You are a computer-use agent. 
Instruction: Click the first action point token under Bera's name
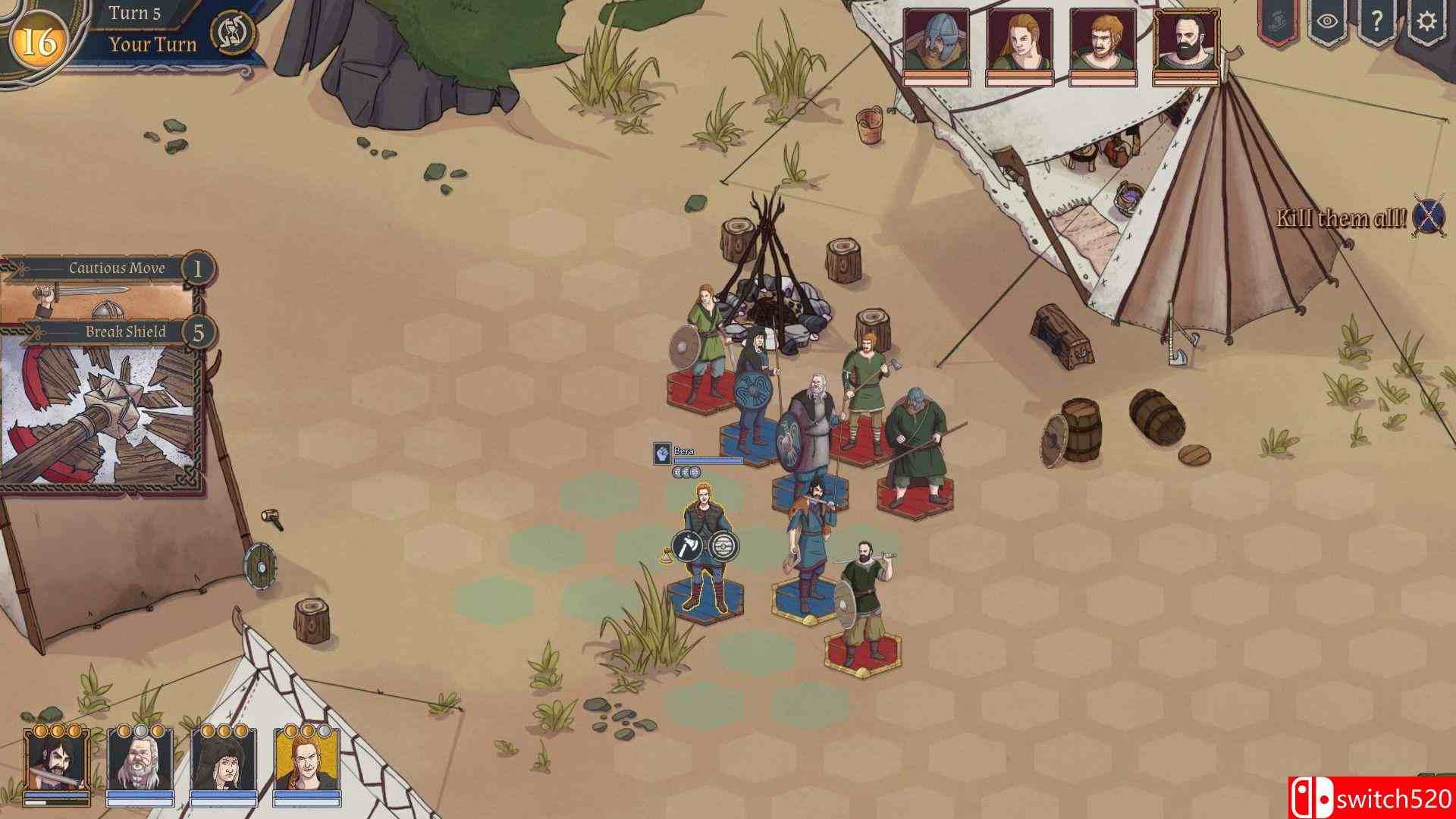tap(676, 472)
